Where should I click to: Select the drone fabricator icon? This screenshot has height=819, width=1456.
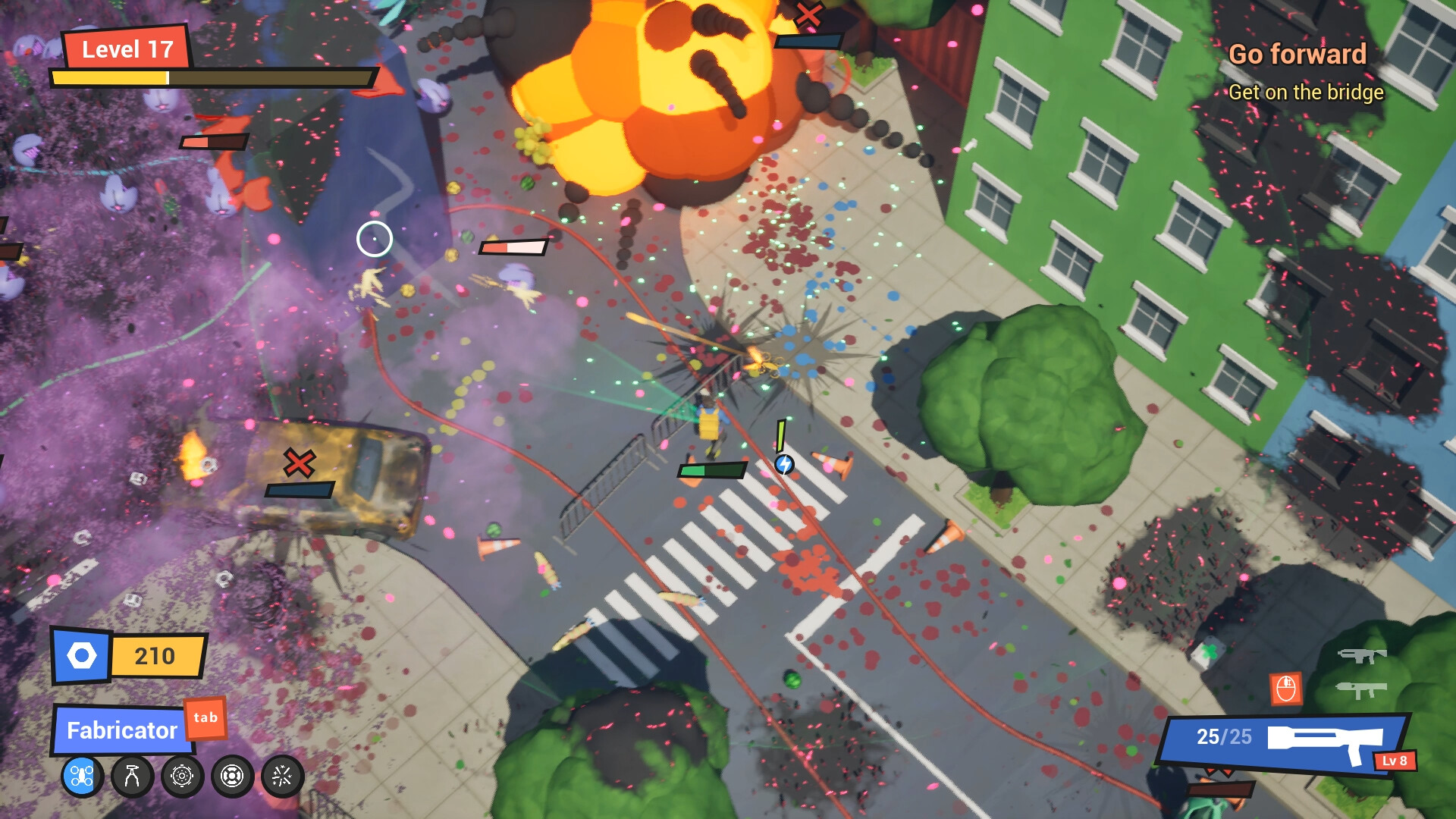[81, 777]
